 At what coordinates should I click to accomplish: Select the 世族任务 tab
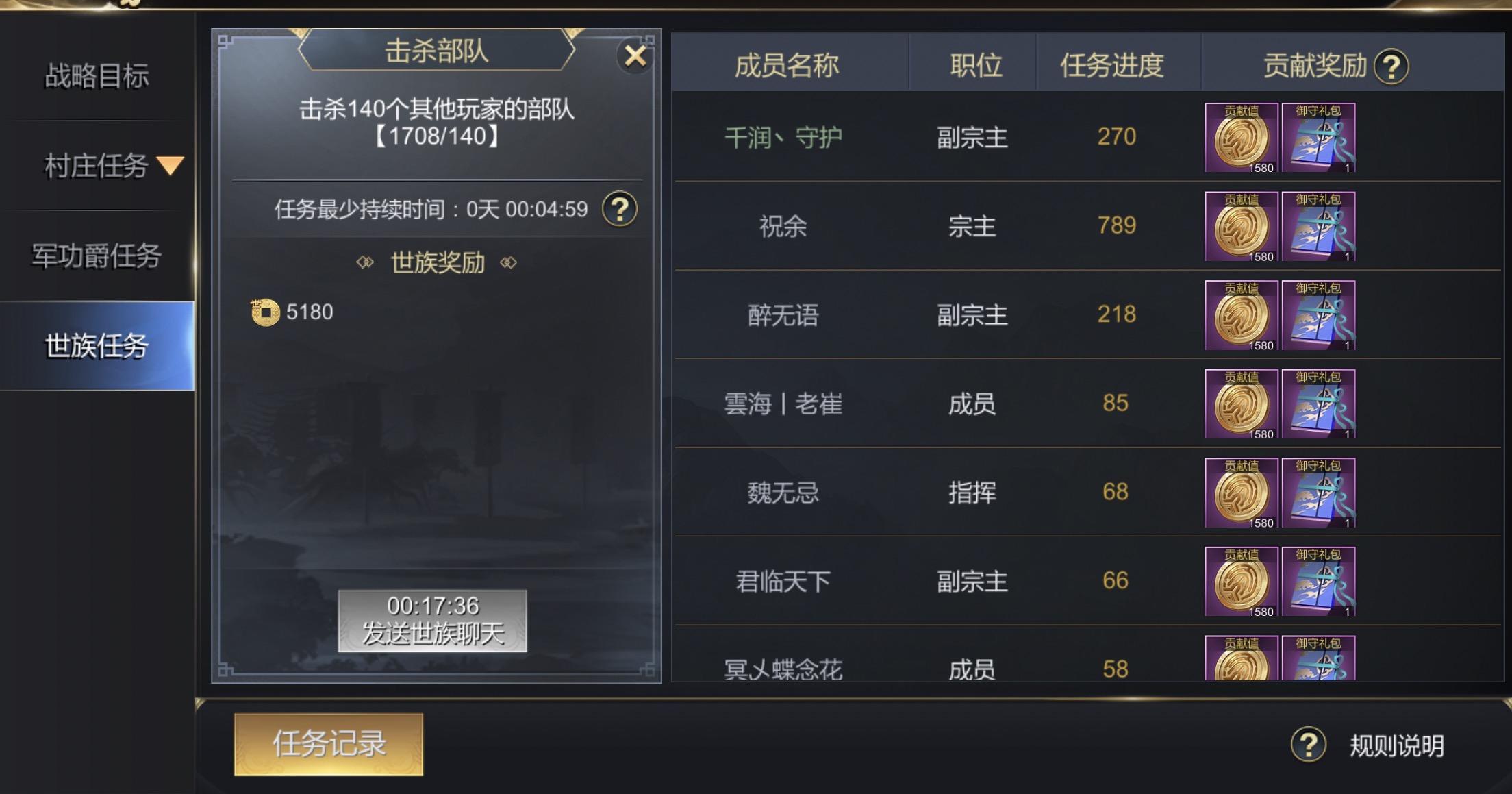click(96, 345)
